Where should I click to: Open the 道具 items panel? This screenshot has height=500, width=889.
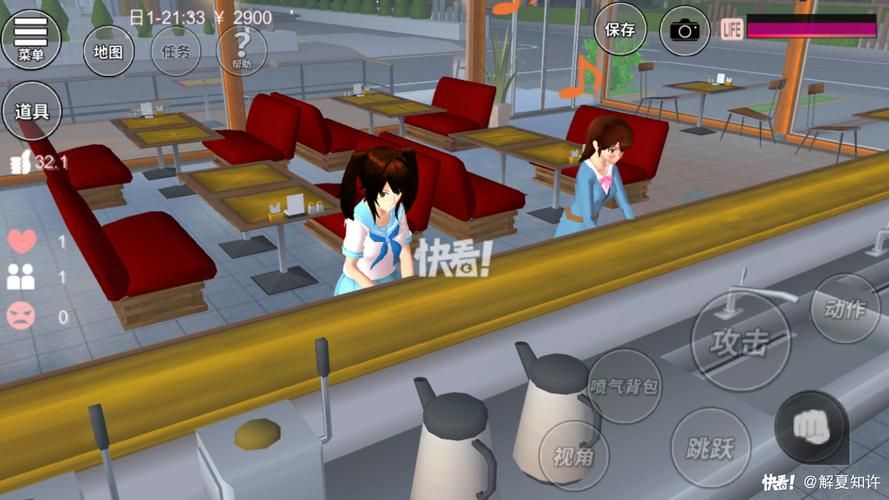tap(32, 111)
